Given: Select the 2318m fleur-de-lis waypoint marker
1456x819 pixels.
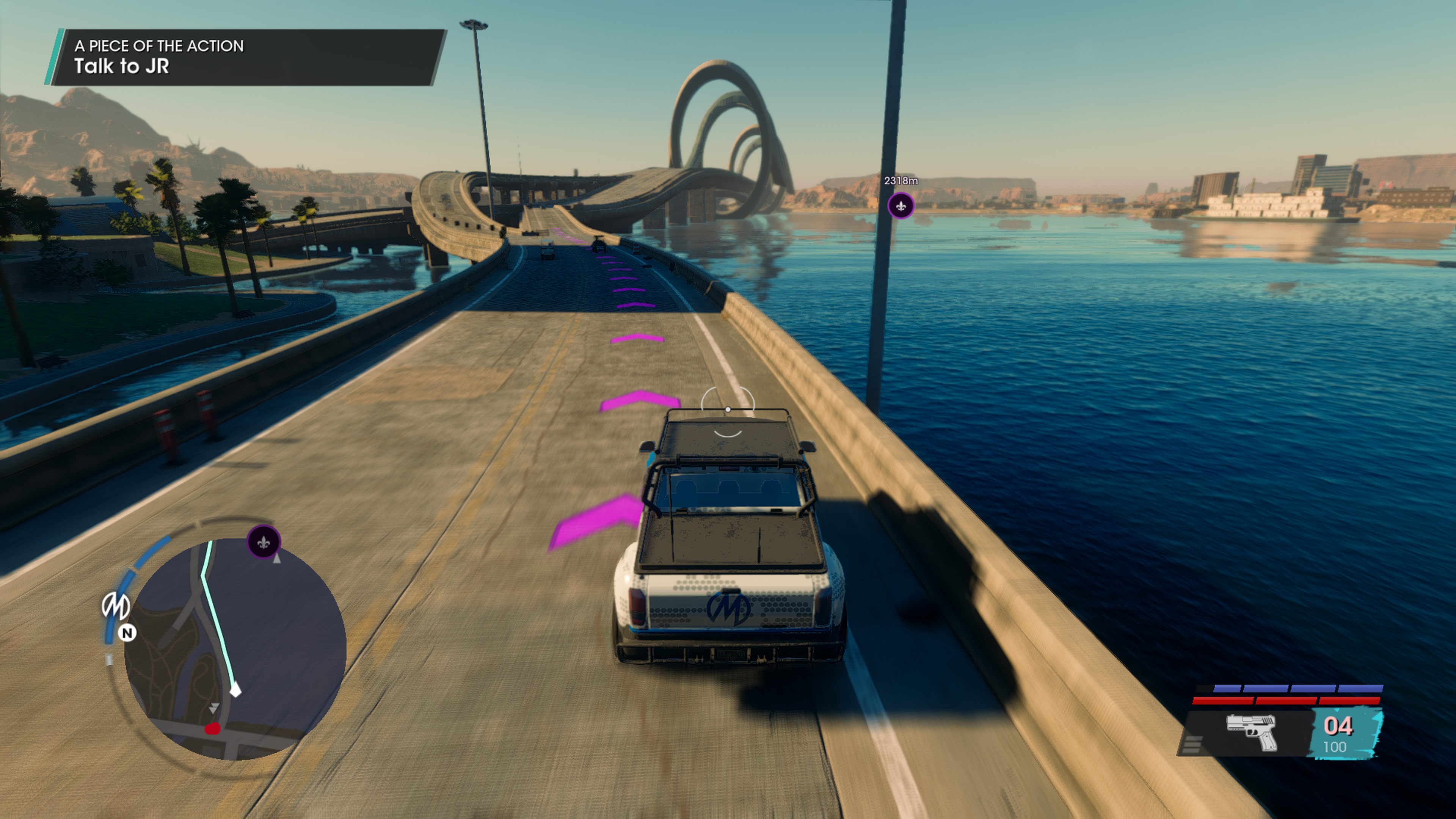Looking at the screenshot, I should (x=901, y=205).
